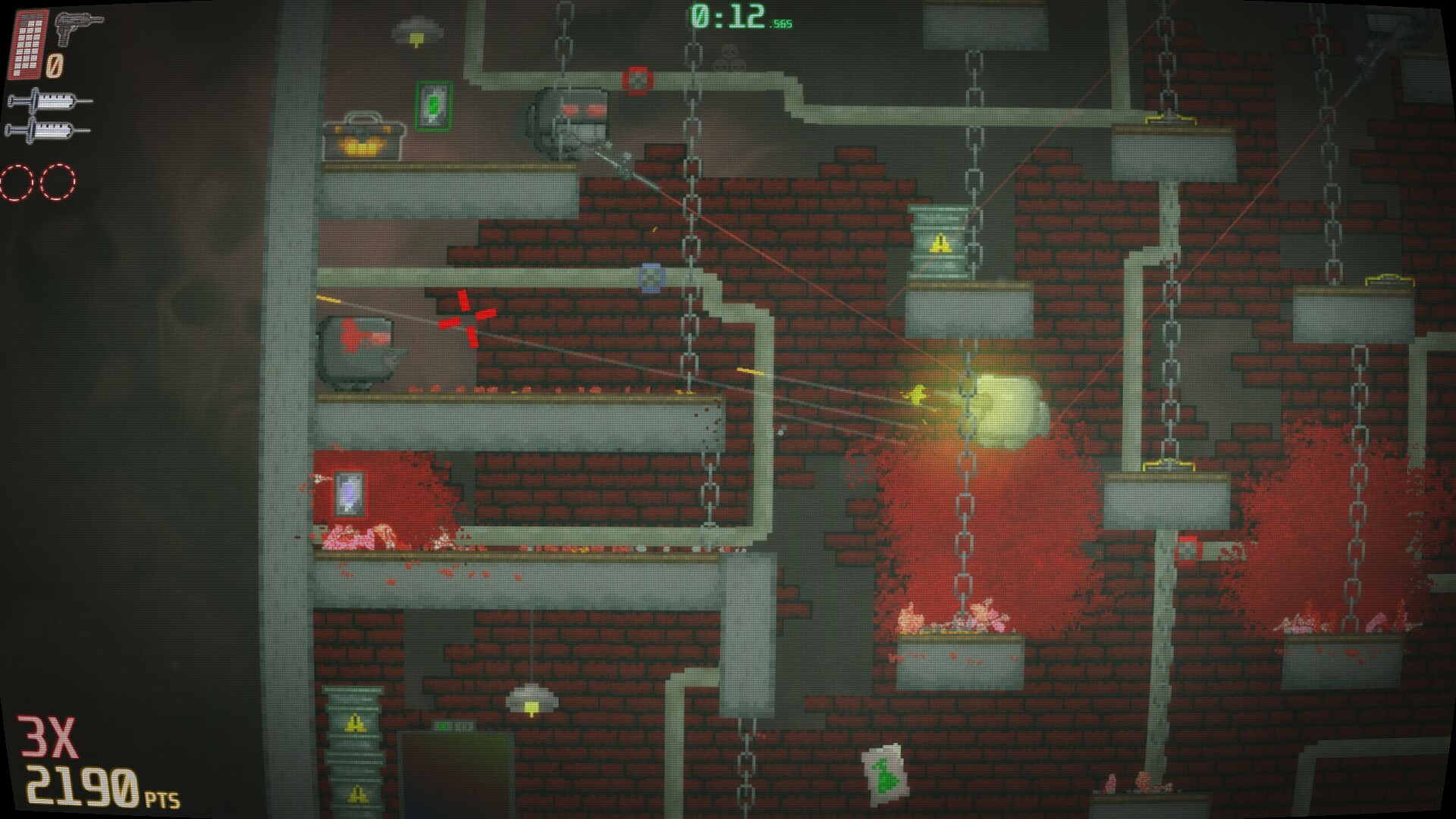Click the blue pickup box on the brick wall
The image size is (1456, 819).
tap(650, 279)
